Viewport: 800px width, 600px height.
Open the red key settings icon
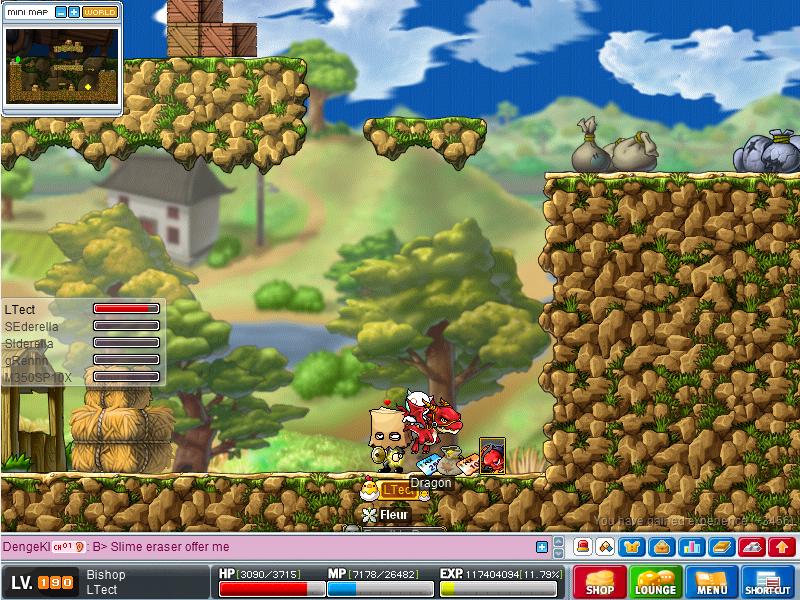click(x=753, y=547)
